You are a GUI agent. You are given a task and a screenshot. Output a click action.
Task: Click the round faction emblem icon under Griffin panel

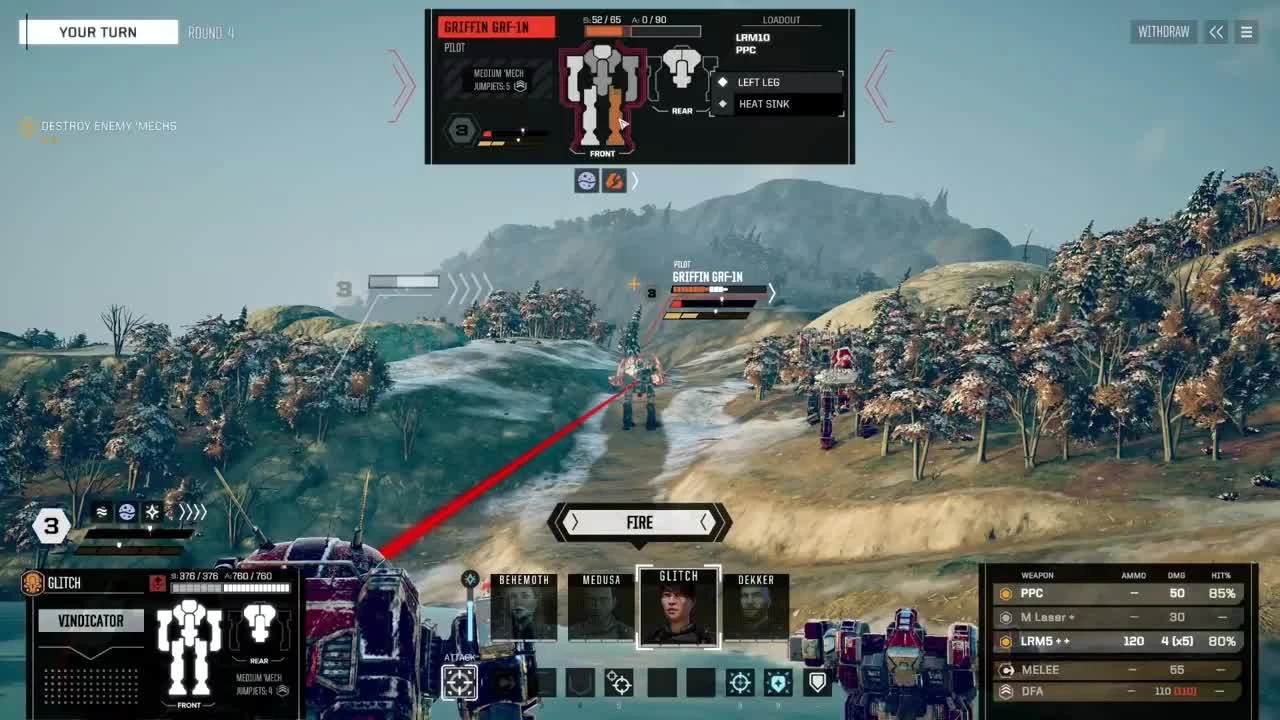point(586,181)
